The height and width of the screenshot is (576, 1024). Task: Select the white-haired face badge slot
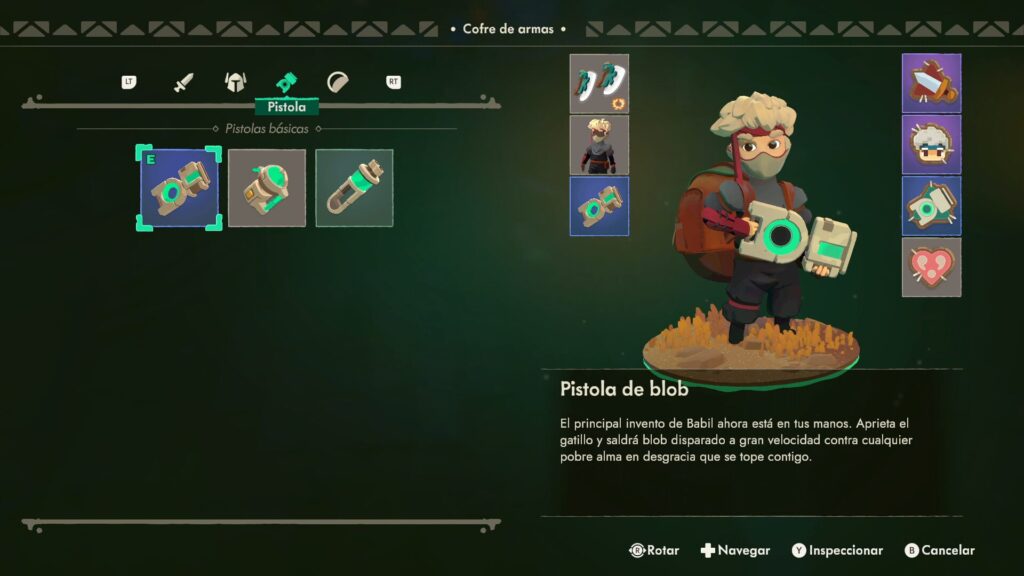[931, 144]
